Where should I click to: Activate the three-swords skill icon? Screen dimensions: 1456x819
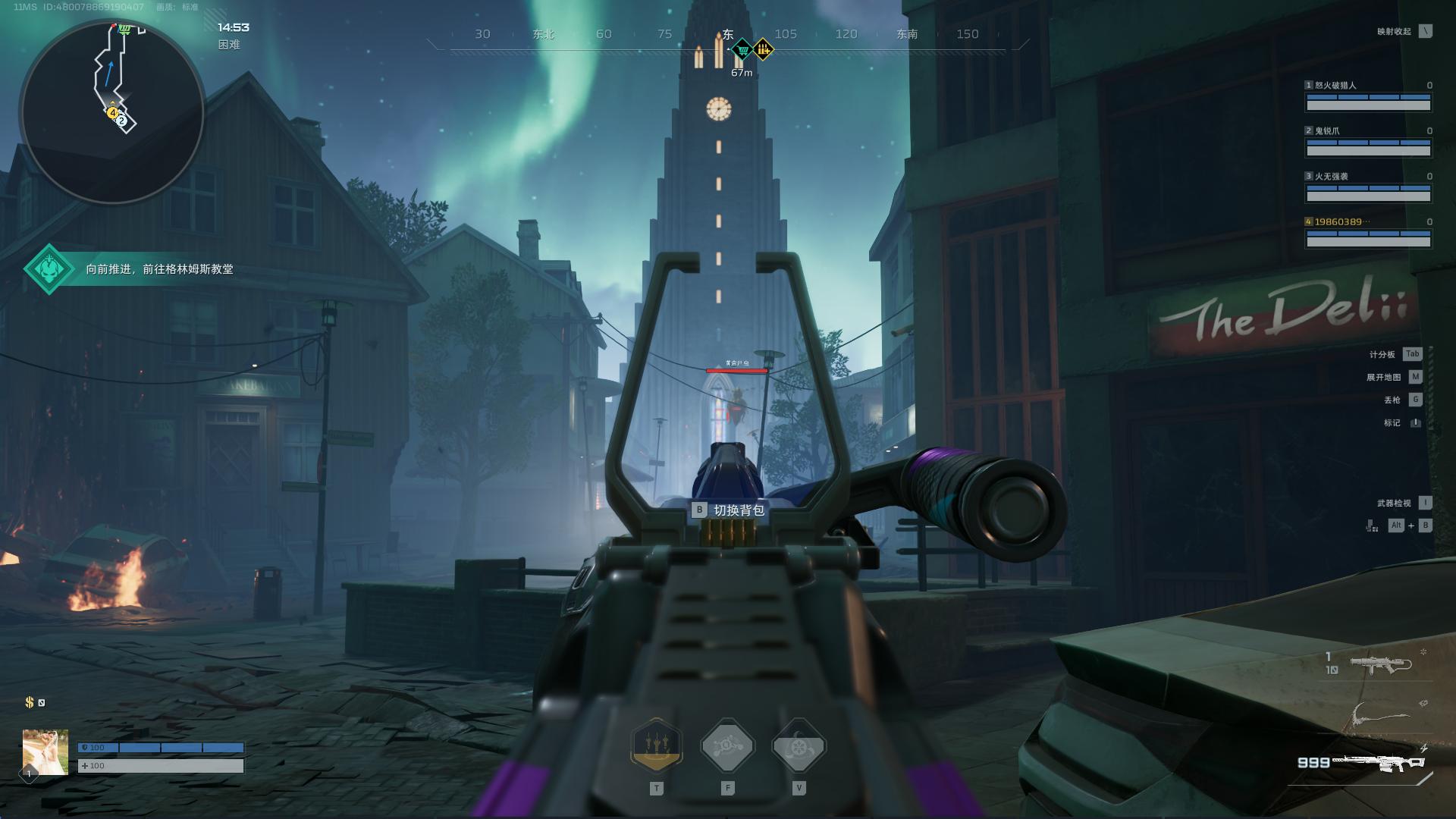656,745
